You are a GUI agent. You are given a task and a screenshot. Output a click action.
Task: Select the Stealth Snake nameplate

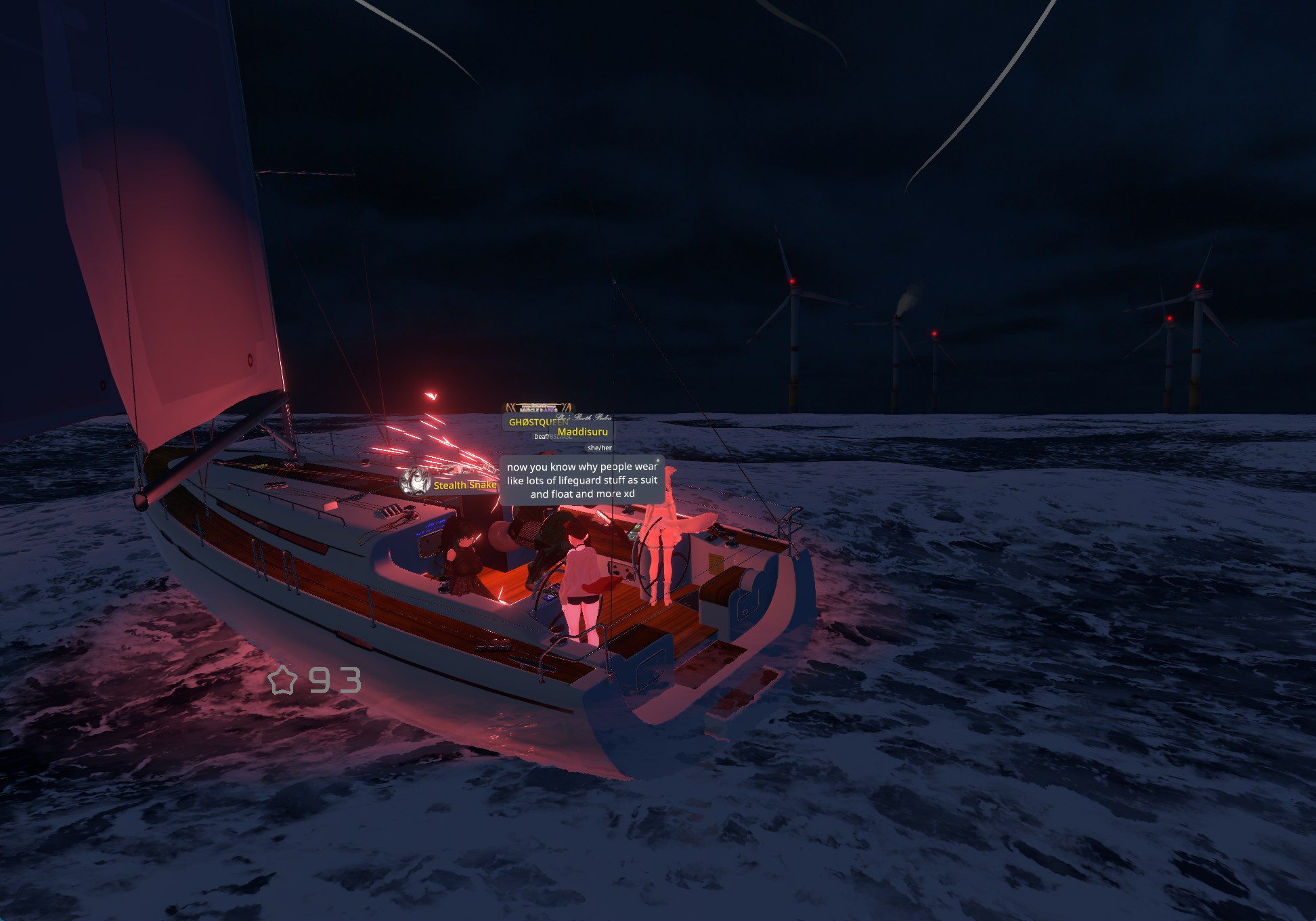coord(464,485)
